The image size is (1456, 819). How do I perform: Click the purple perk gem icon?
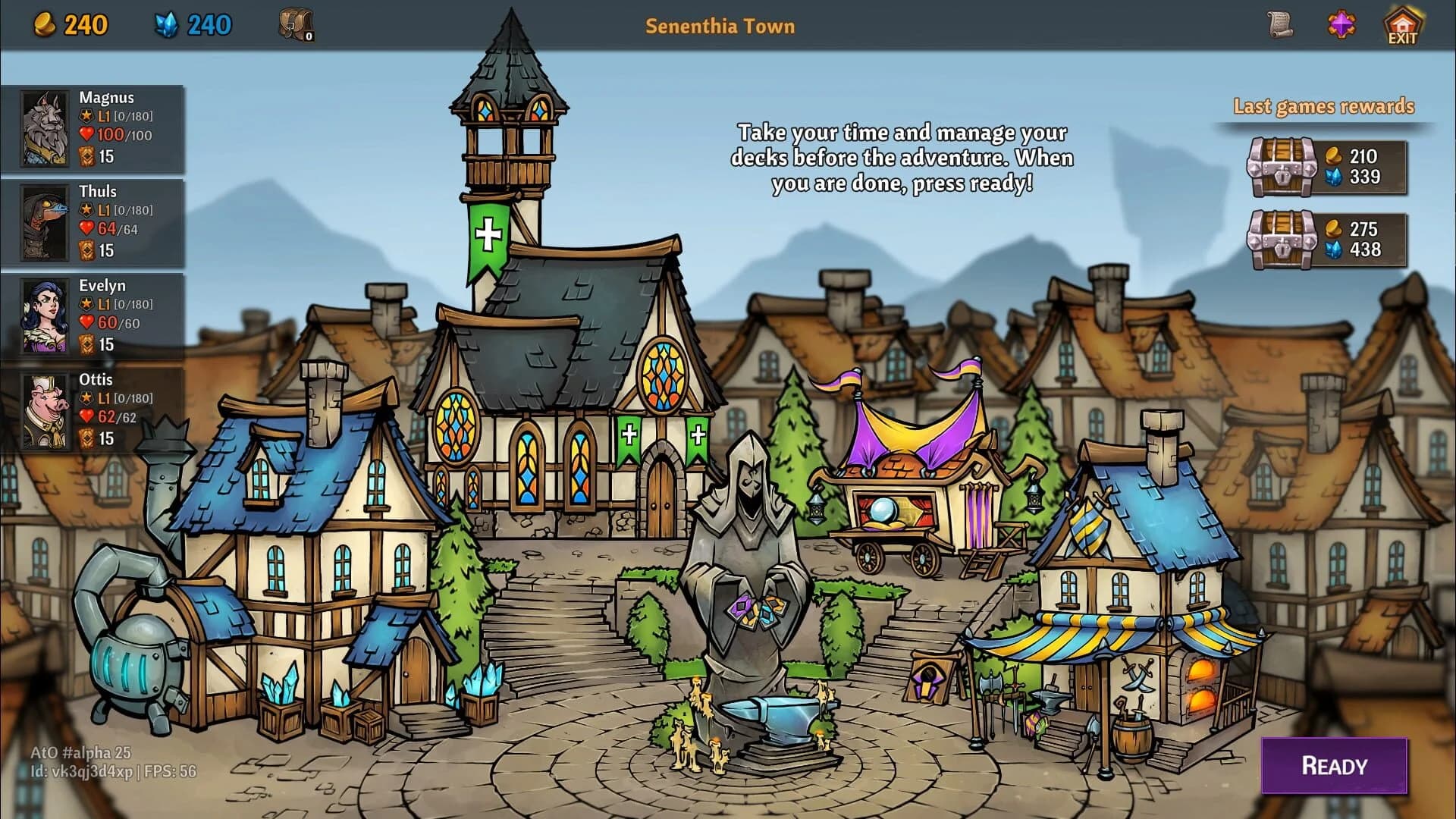(x=1344, y=24)
